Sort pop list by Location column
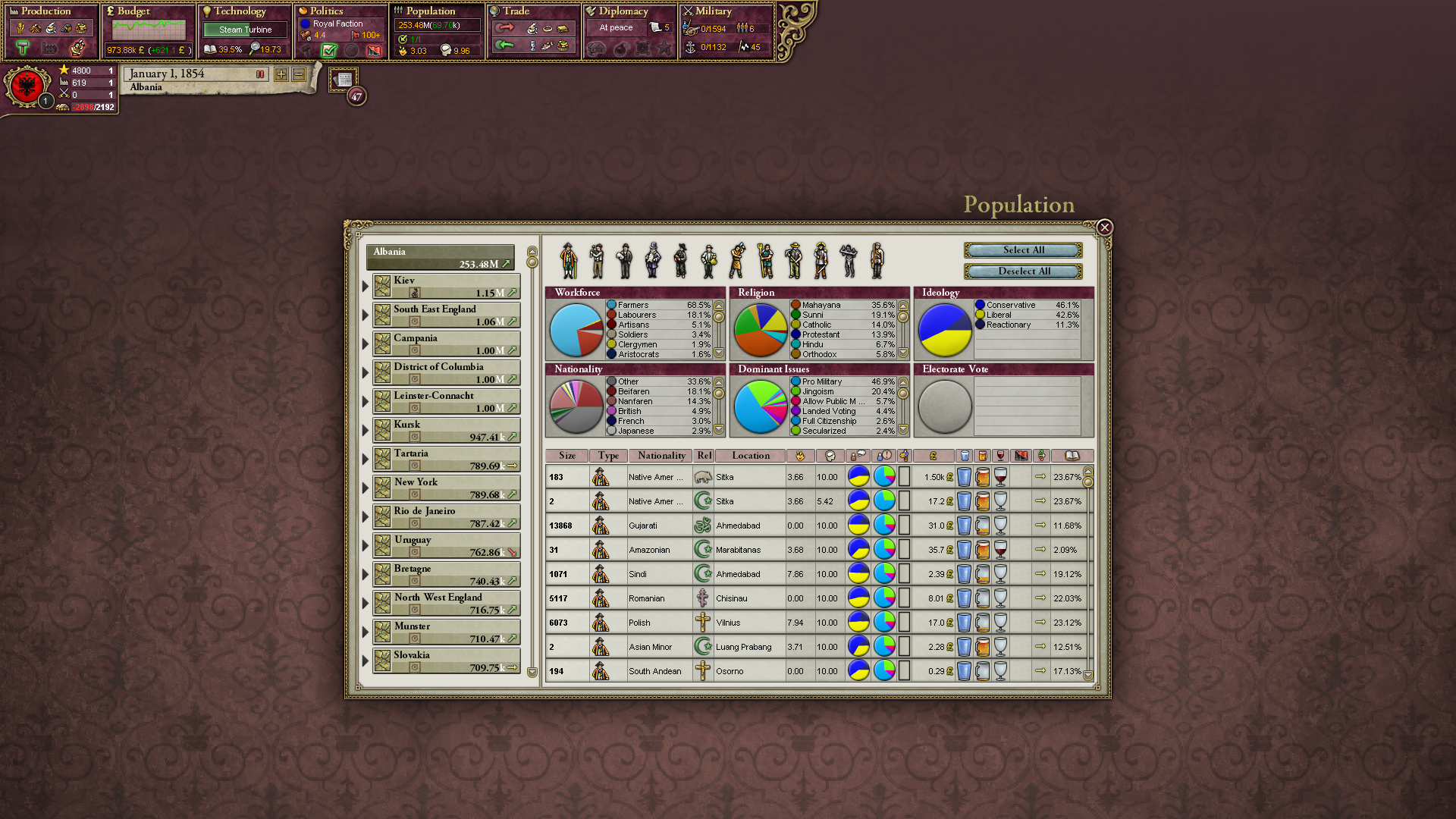 click(750, 456)
